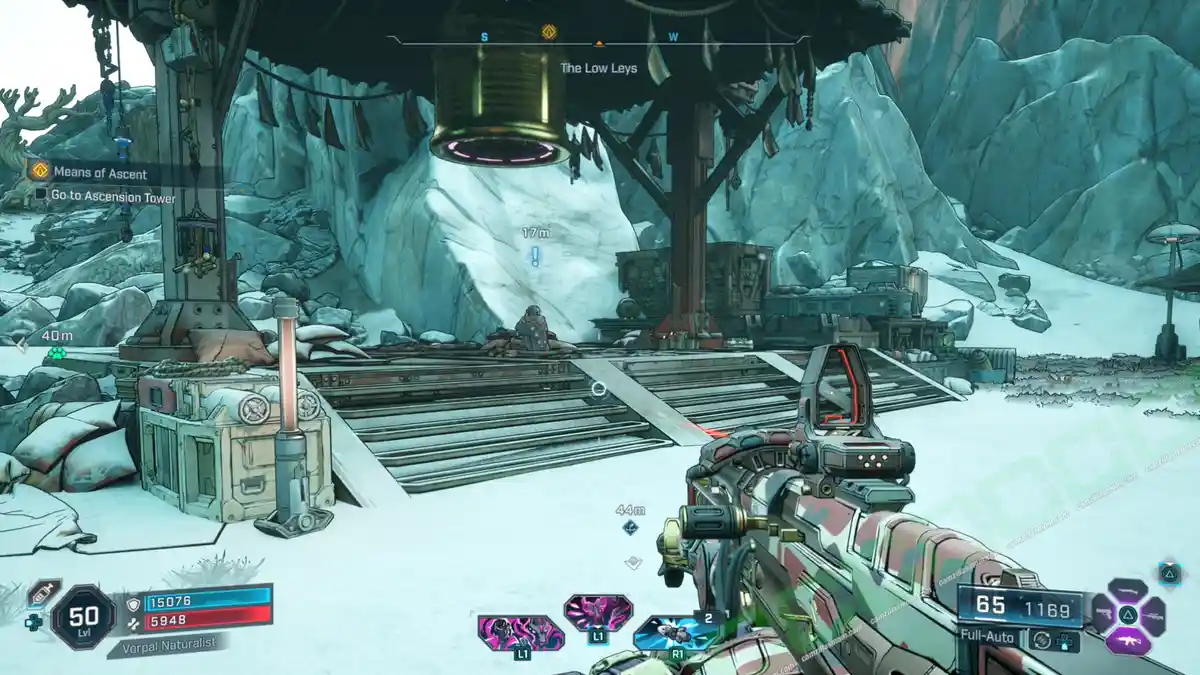The width and height of the screenshot is (1200, 675).
Task: Throw the blue ordnance grenade icon
Action: tap(677, 633)
